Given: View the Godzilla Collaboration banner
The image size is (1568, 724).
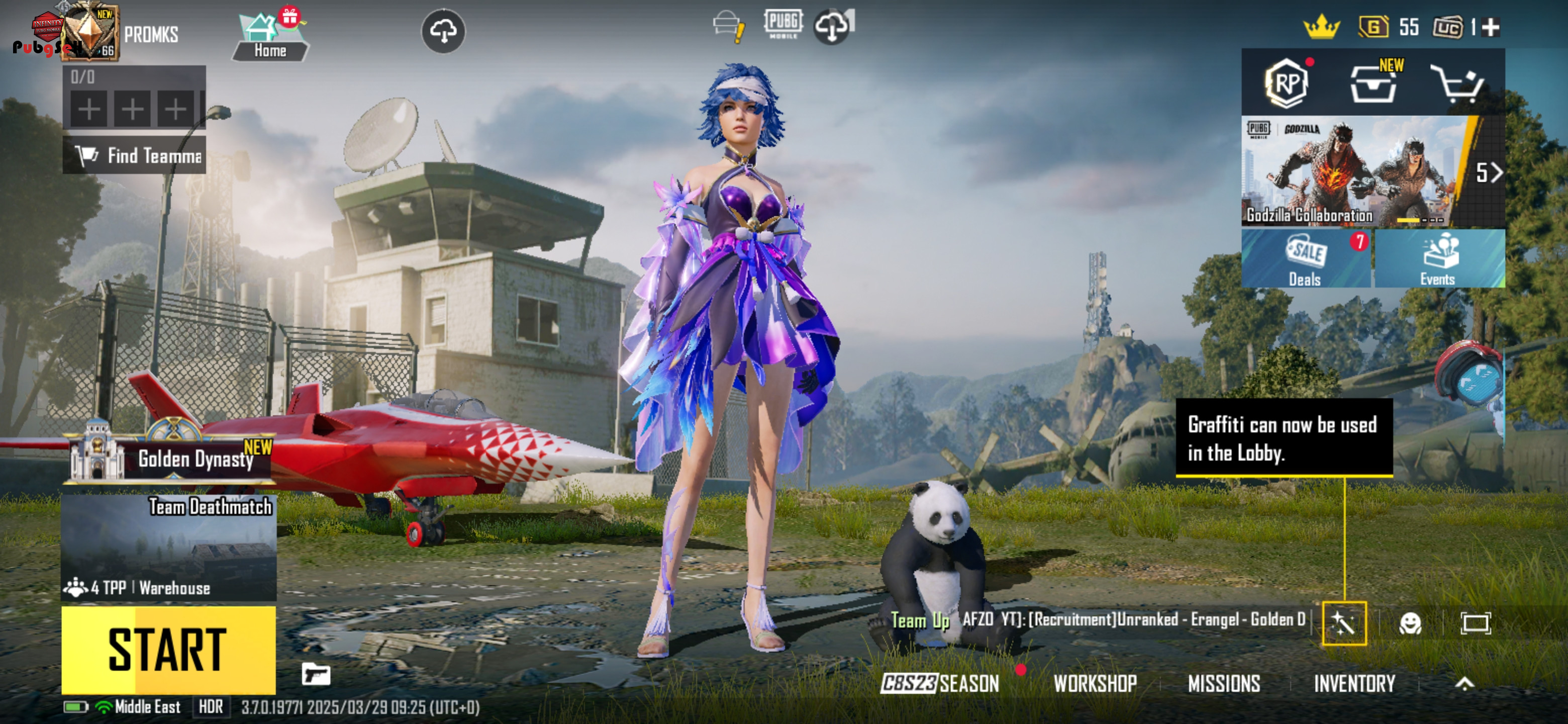Looking at the screenshot, I should point(1354,172).
